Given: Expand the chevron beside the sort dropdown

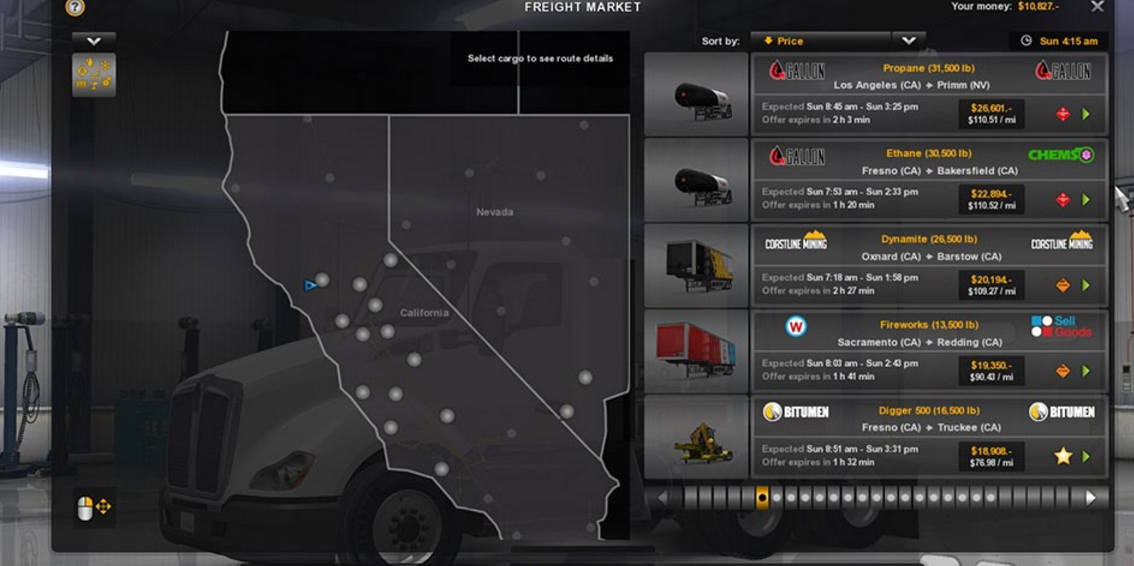Looking at the screenshot, I should coord(908,41).
